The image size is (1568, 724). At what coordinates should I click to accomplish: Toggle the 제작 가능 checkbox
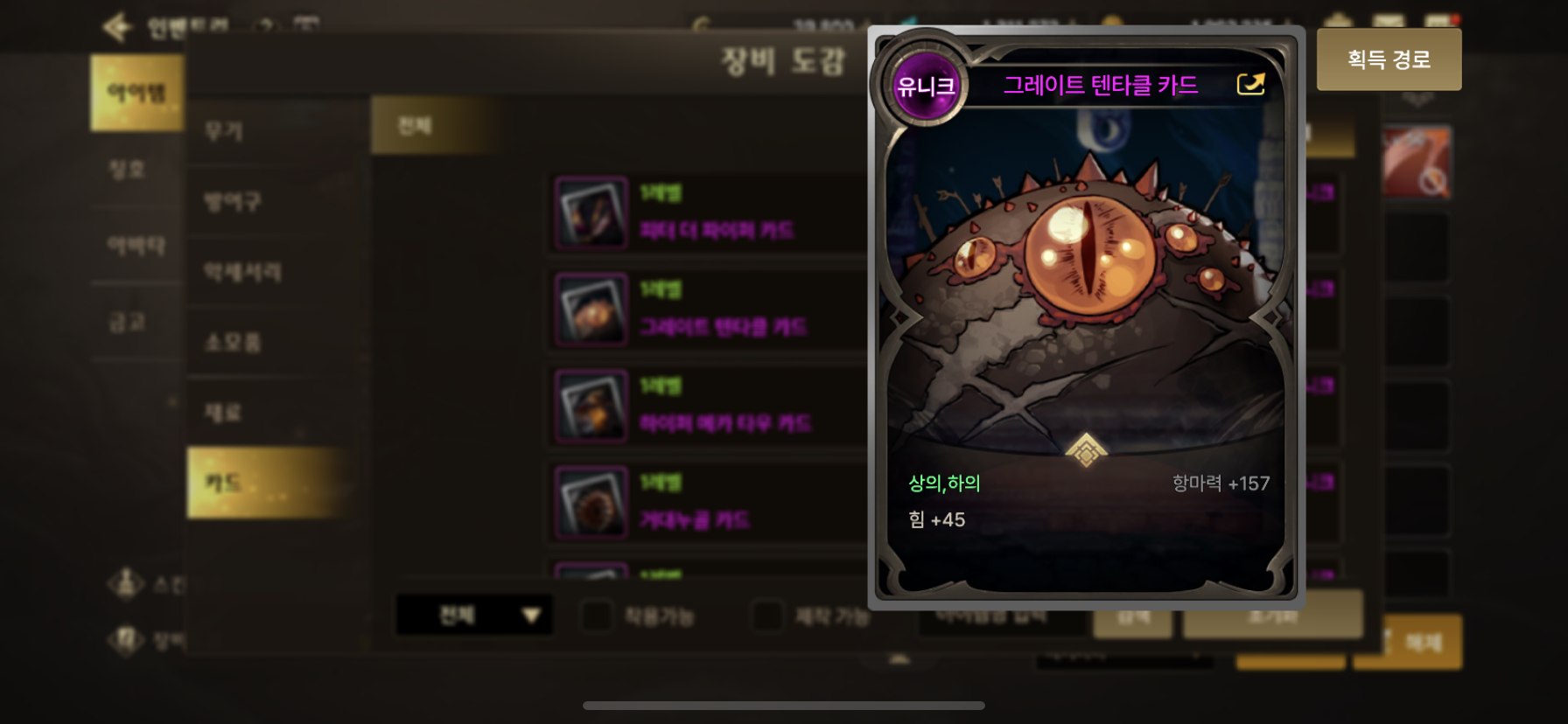coord(767,616)
